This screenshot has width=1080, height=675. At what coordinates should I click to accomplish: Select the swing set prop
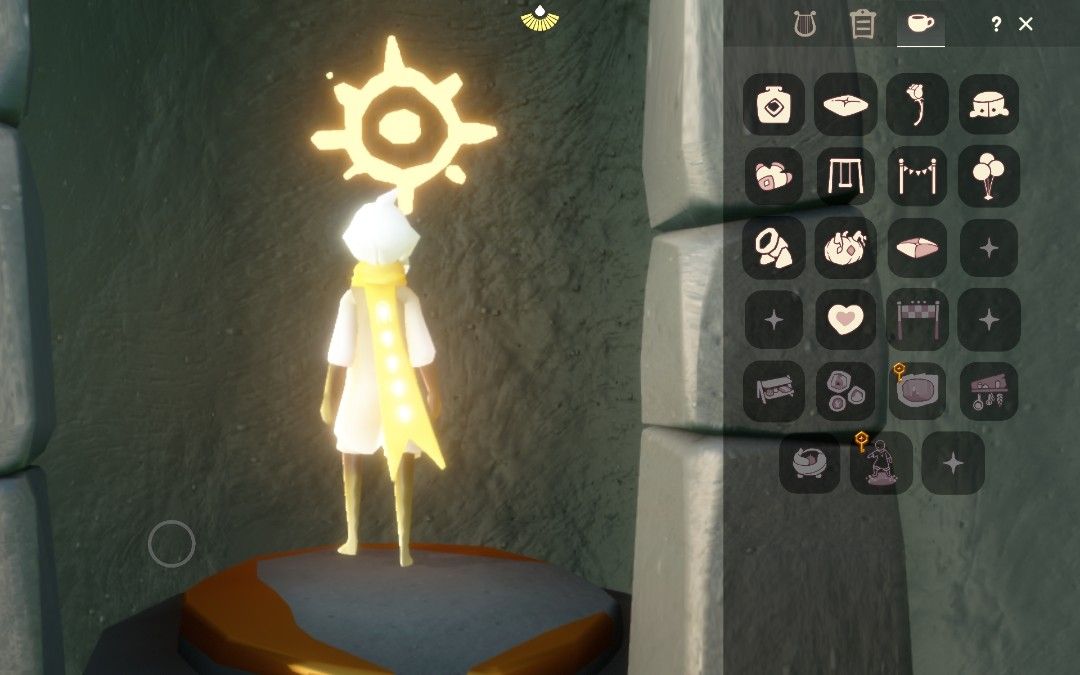tap(846, 176)
